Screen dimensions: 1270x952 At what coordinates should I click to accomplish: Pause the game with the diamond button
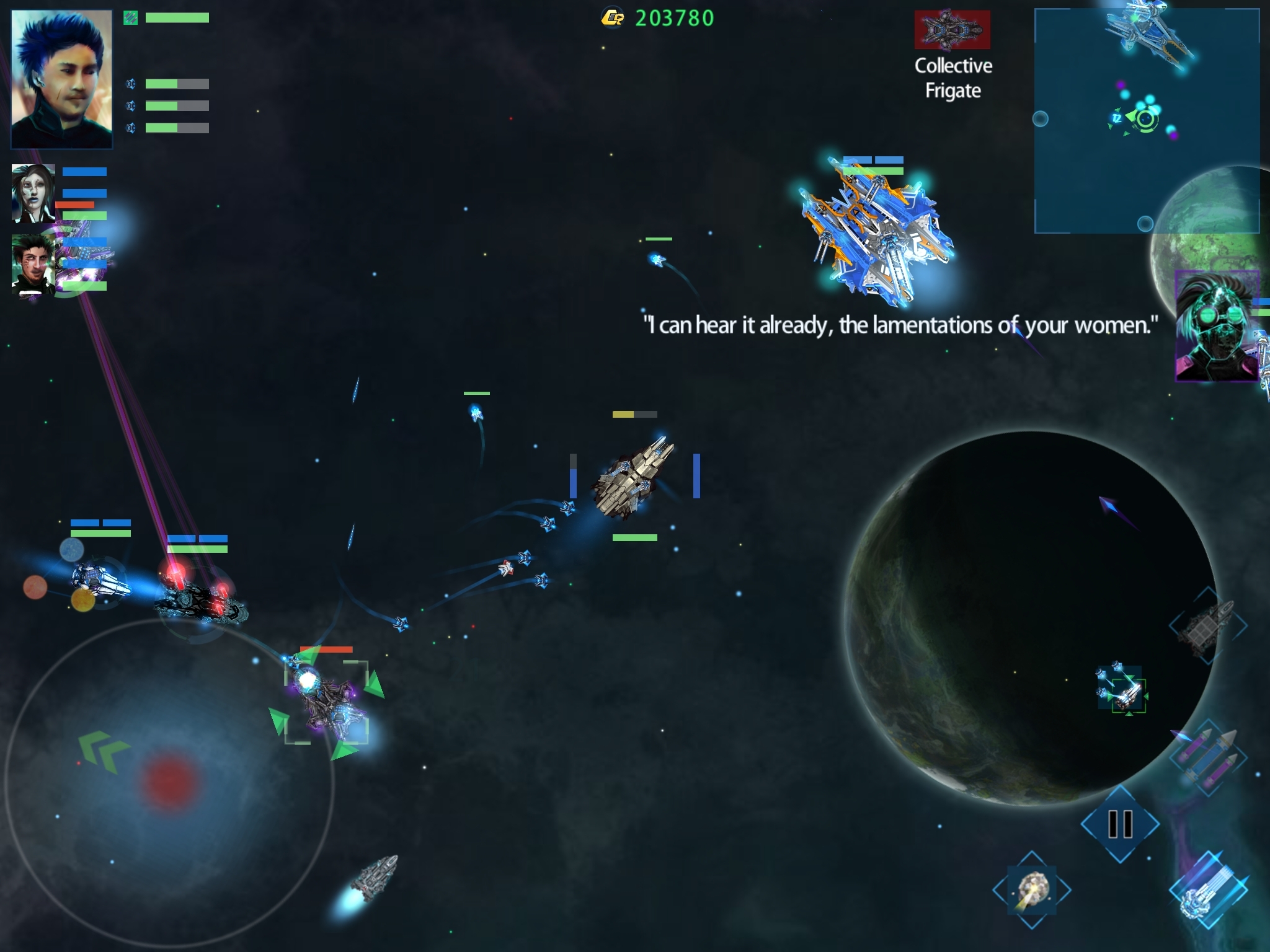point(1120,824)
